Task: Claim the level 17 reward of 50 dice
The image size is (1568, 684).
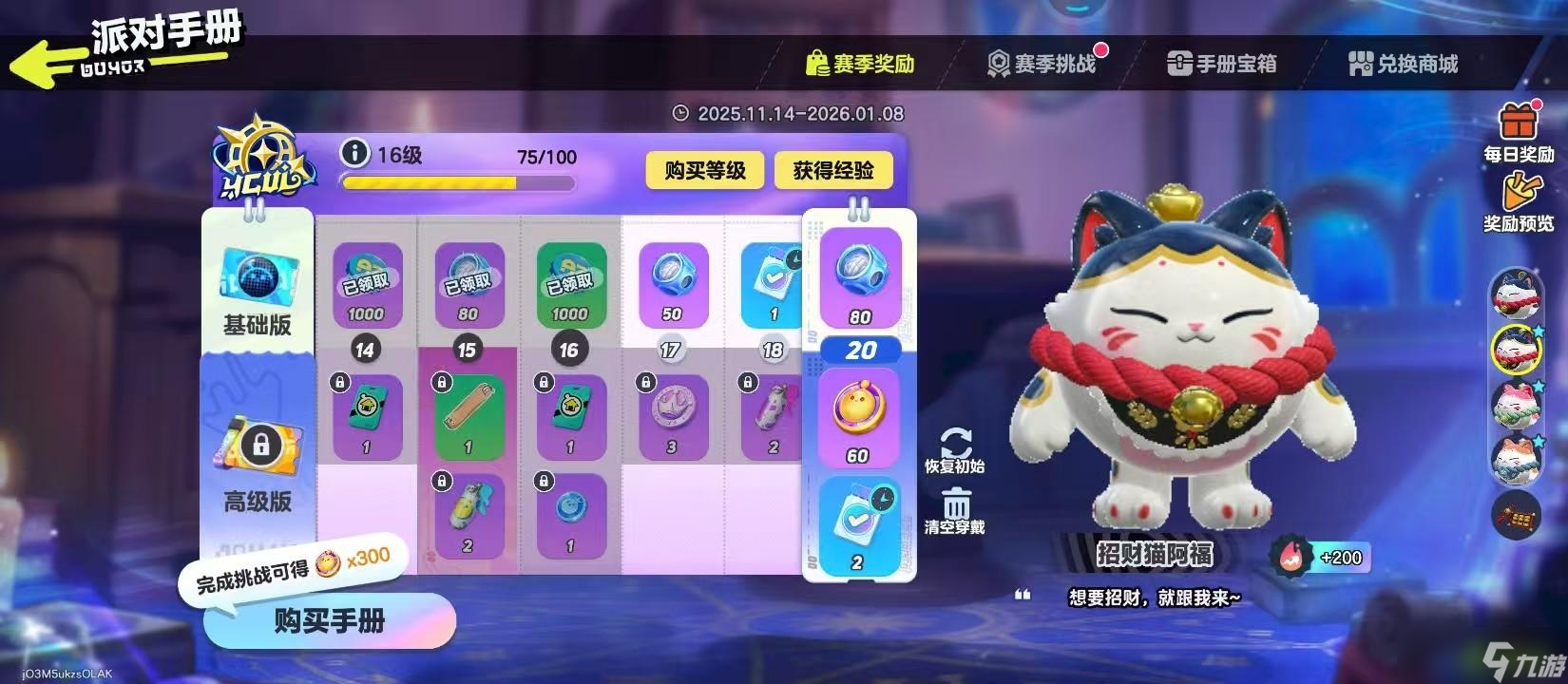Action: point(674,280)
